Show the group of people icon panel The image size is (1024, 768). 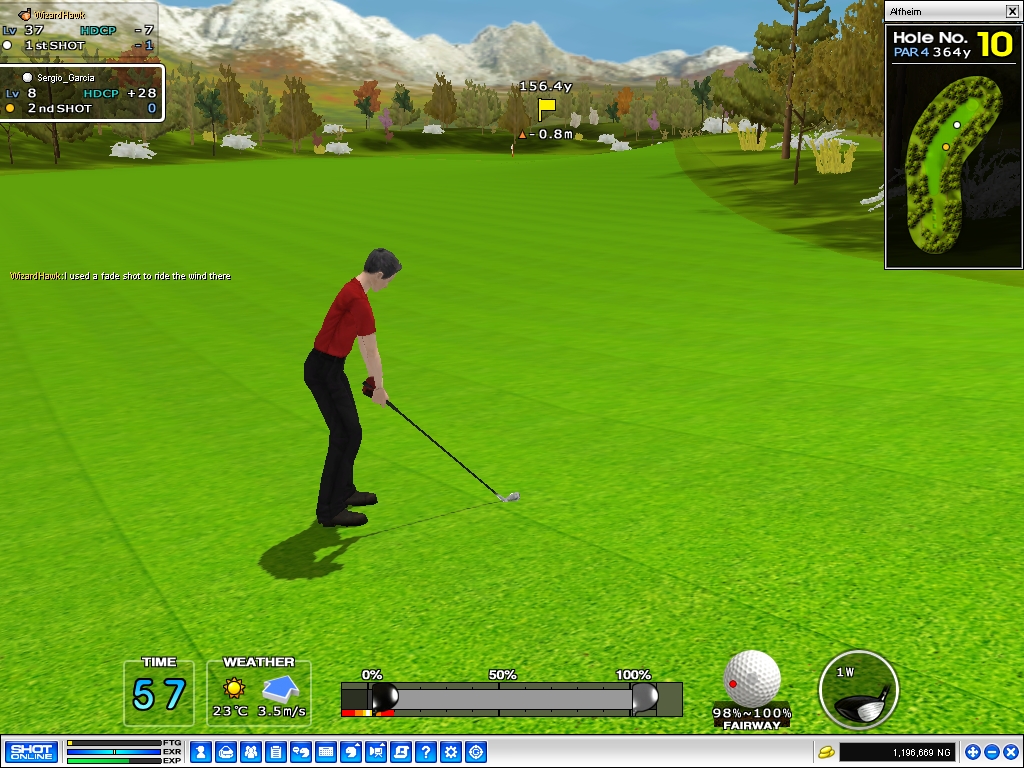(x=250, y=752)
